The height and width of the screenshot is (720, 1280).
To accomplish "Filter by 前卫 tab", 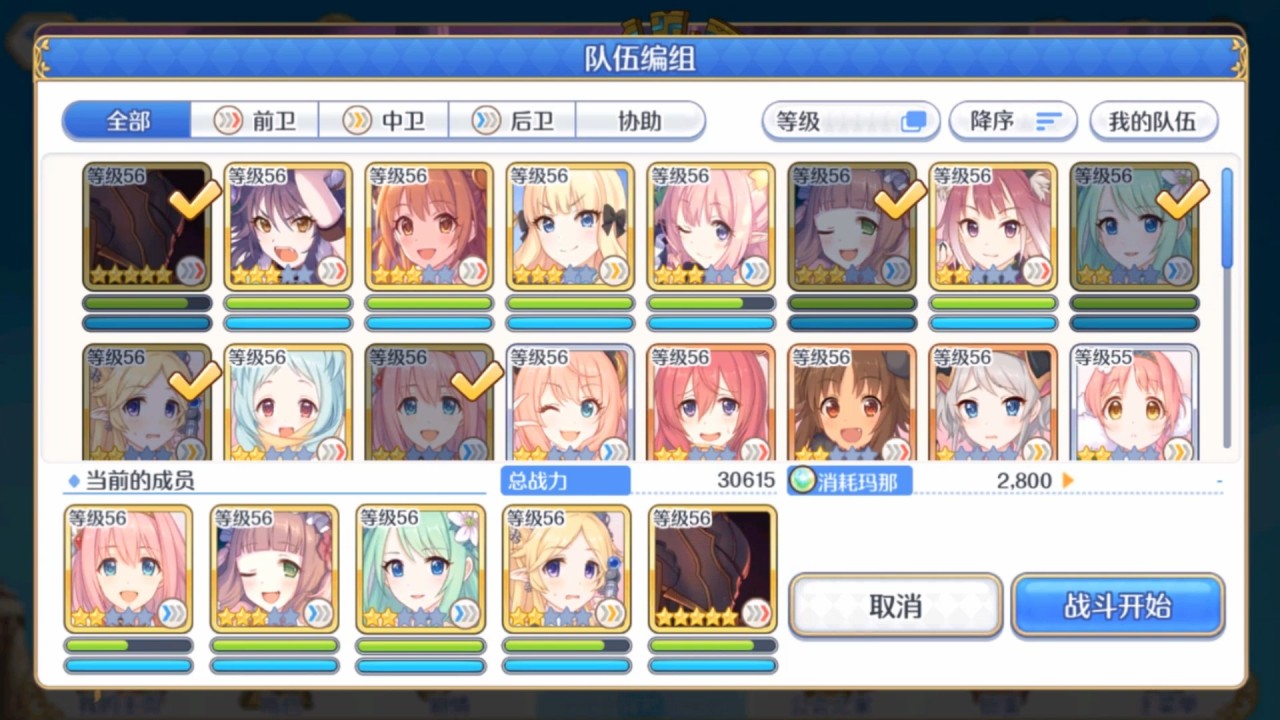I will pos(256,121).
